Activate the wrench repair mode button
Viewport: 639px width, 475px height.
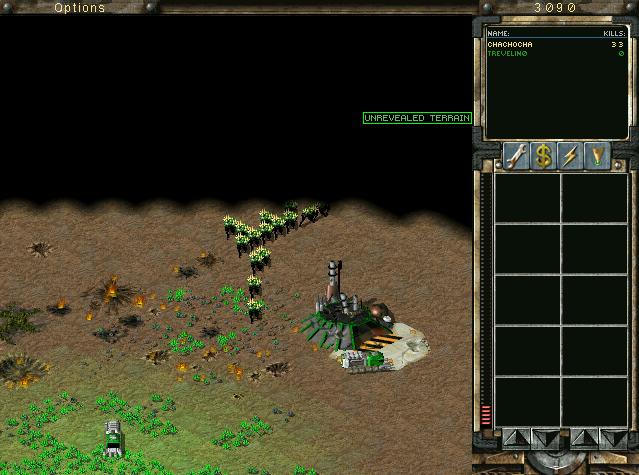coord(516,156)
